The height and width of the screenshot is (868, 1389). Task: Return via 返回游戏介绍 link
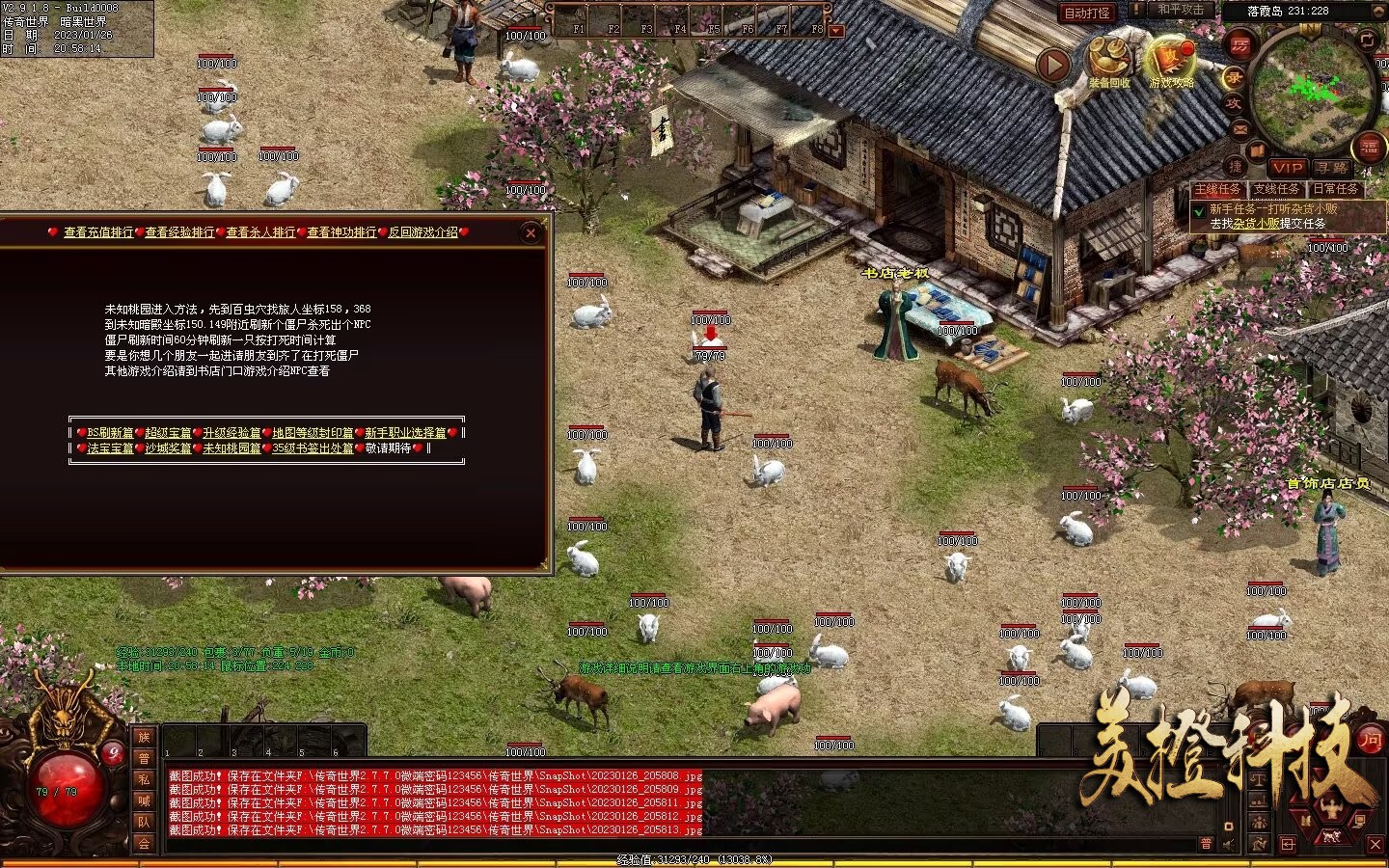(x=423, y=232)
